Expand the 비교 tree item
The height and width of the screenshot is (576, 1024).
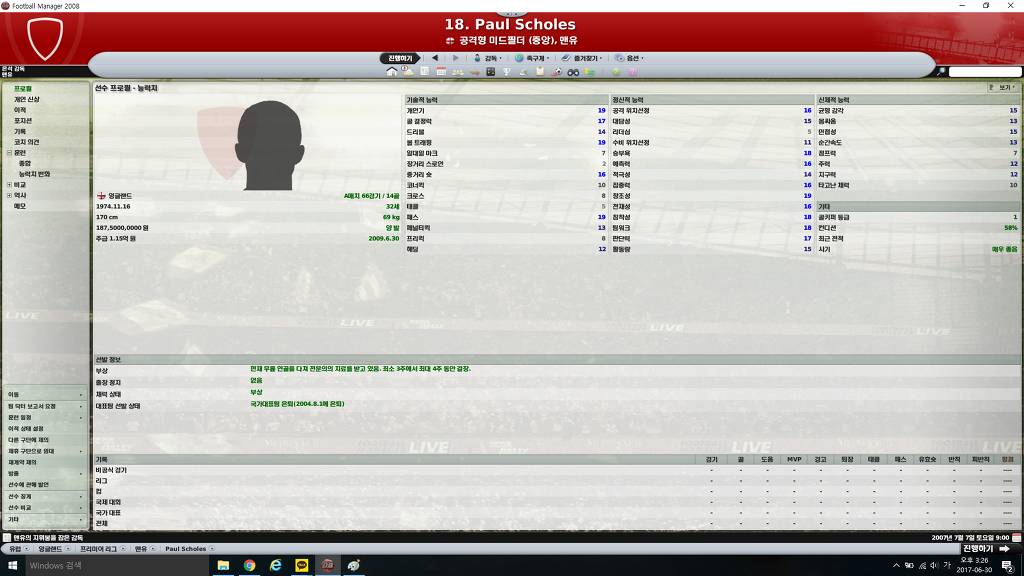9,185
